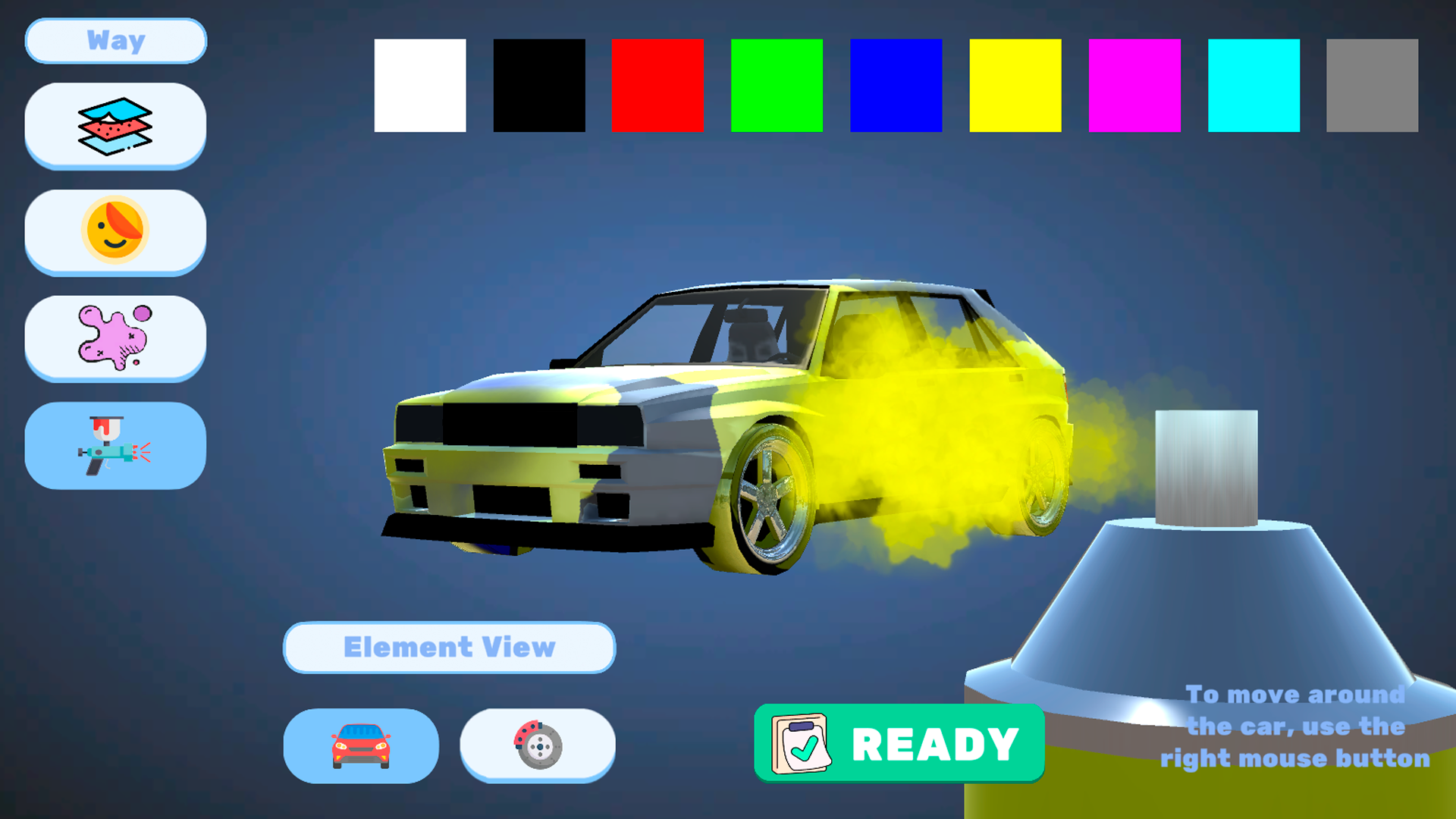Select the layered sponge material tool
Viewport: 1456px width, 819px height.
tap(115, 125)
